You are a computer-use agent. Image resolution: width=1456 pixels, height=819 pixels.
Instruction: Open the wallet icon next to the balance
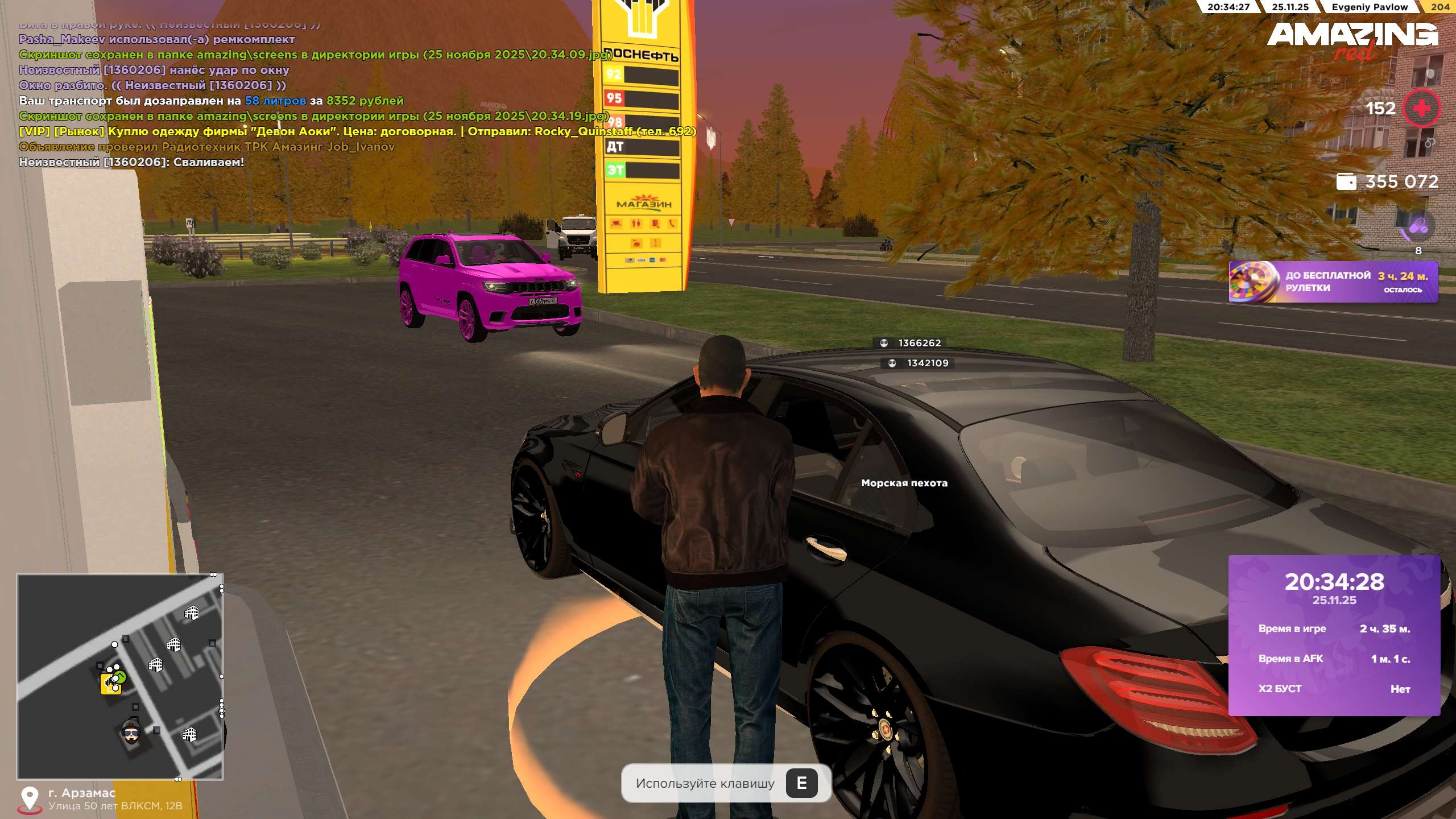pos(1346,181)
